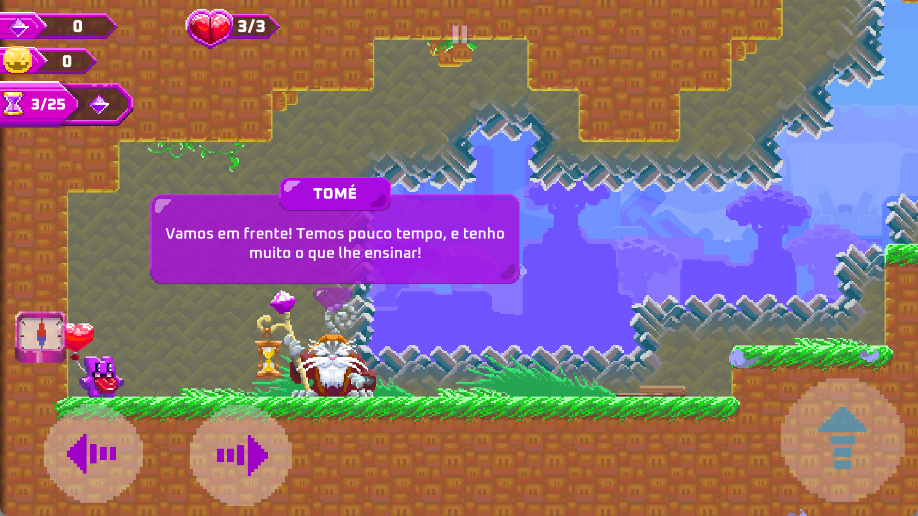Image resolution: width=918 pixels, height=516 pixels.
Task: Pause the game with the pause icon
Action: coord(459,36)
